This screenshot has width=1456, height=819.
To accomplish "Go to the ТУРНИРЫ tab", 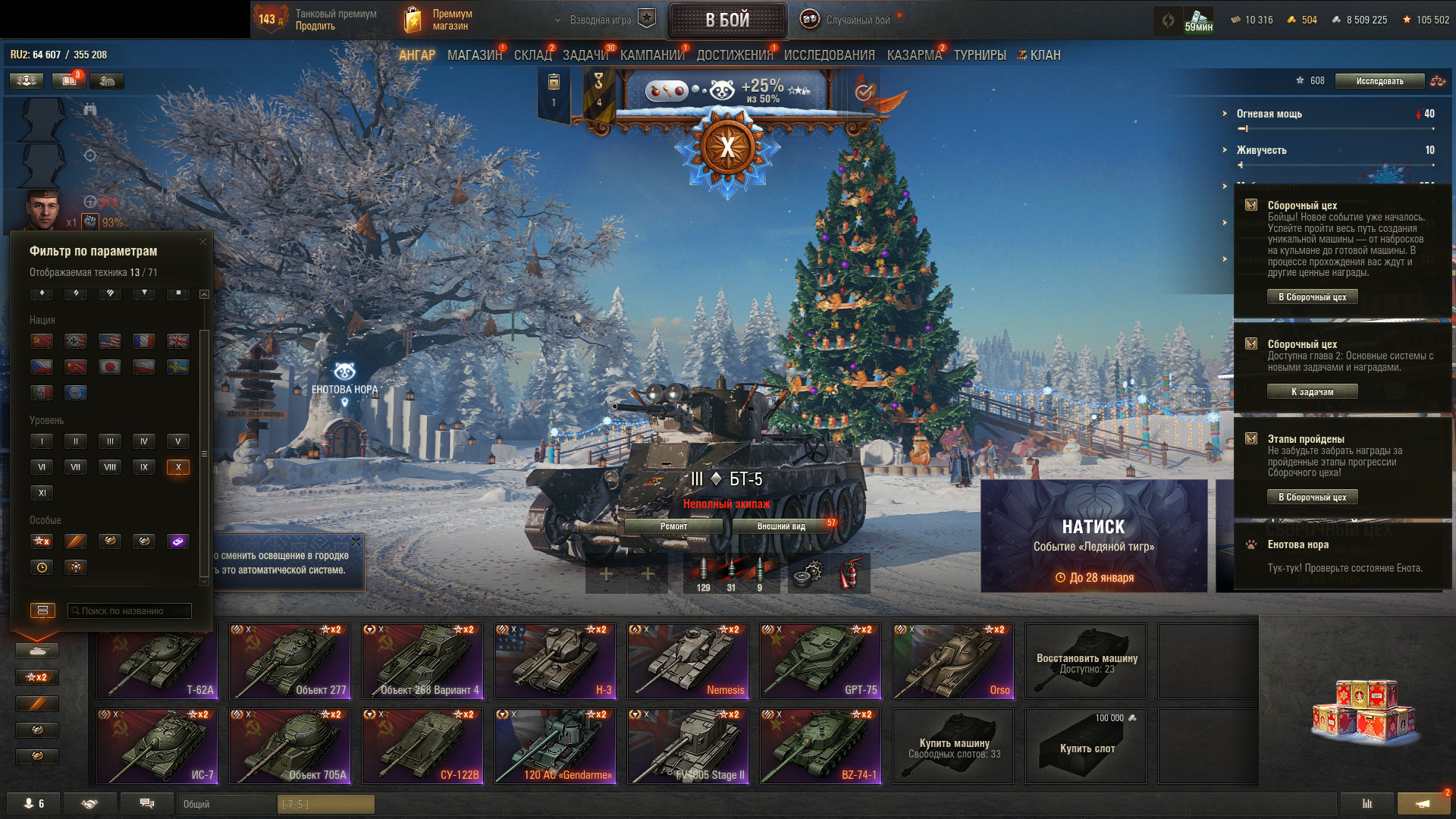I will (x=980, y=55).
